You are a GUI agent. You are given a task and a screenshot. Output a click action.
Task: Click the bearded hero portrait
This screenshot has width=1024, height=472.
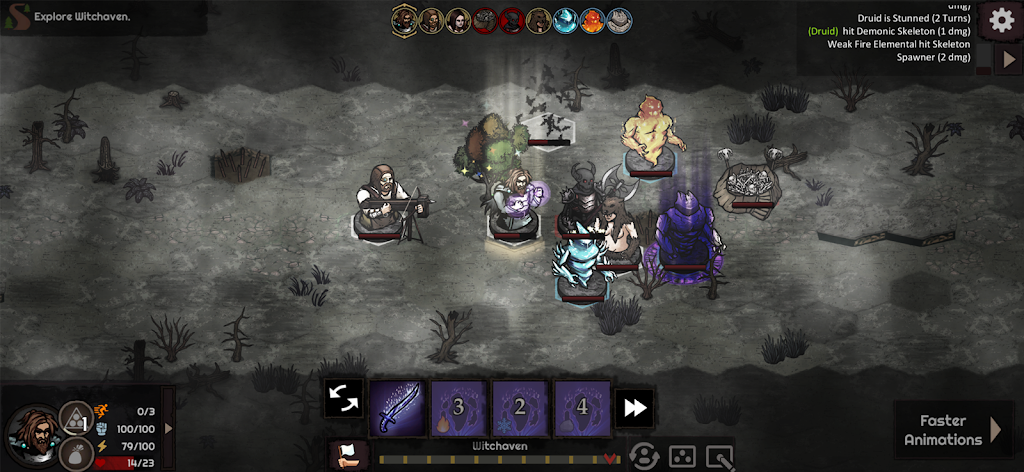tap(33, 432)
